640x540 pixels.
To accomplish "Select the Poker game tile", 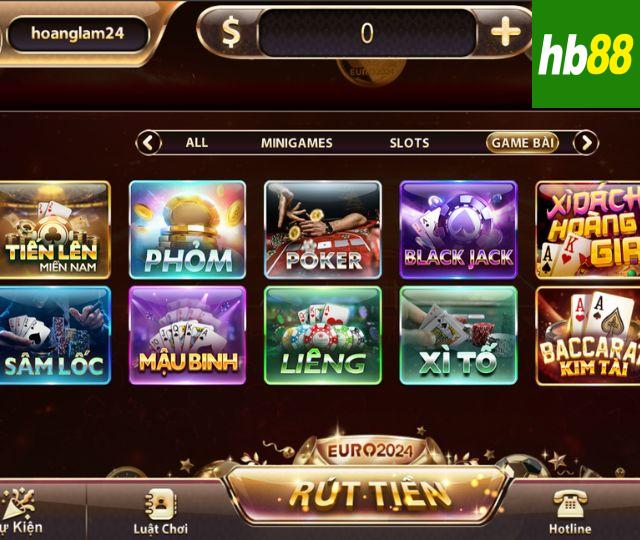I will [x=323, y=230].
